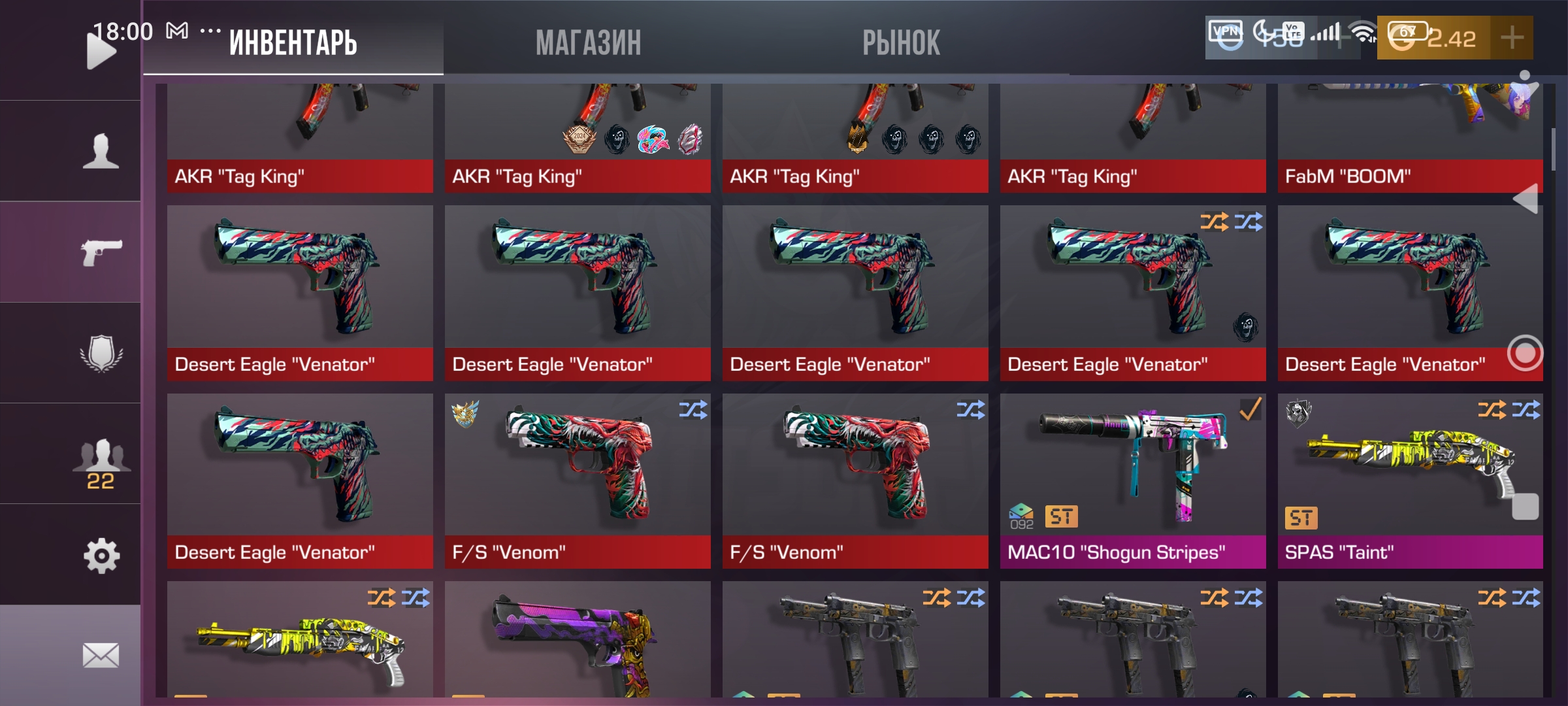Choose the Tag King with 2024 medal sticker
This screenshot has height=706, width=1568.
click(577, 137)
